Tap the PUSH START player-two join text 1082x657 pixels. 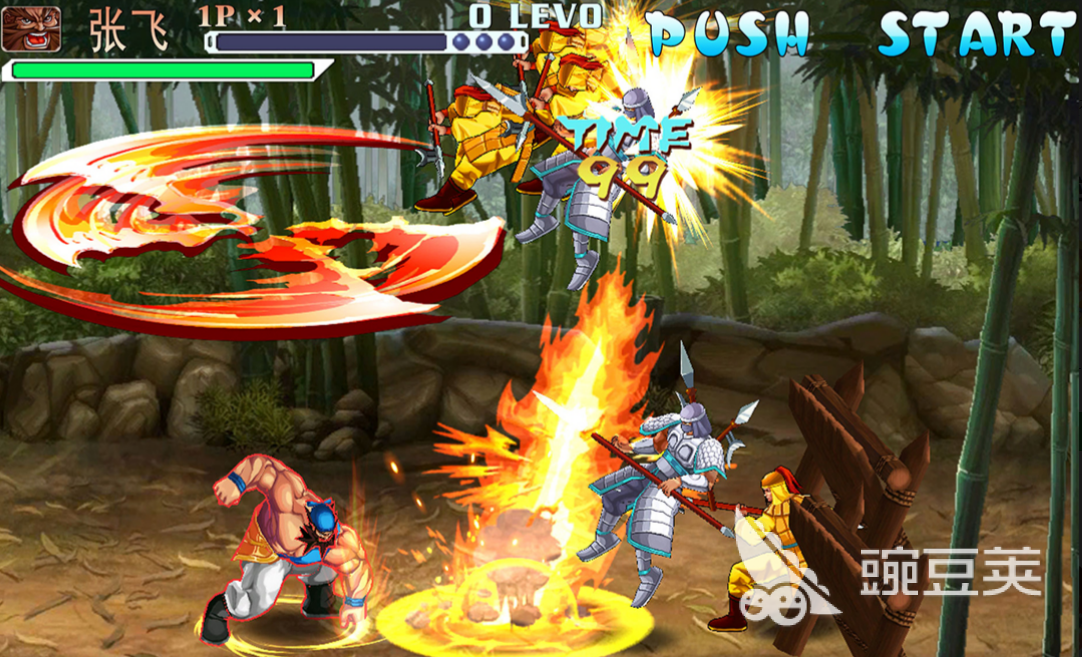pyautogui.click(x=860, y=34)
